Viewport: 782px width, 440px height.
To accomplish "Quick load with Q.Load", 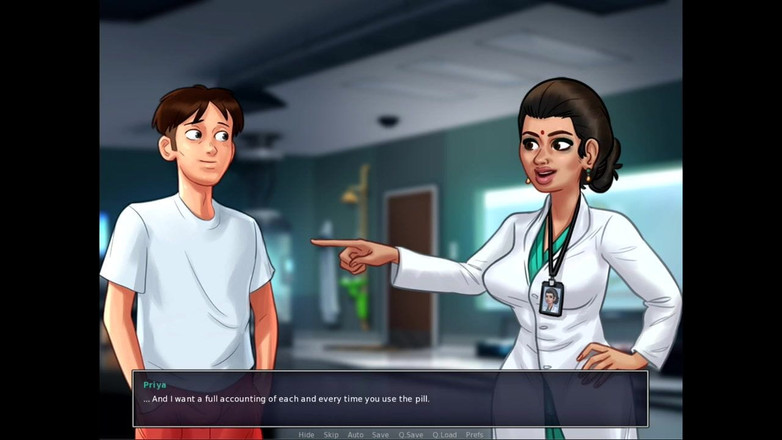I will [x=444, y=435].
